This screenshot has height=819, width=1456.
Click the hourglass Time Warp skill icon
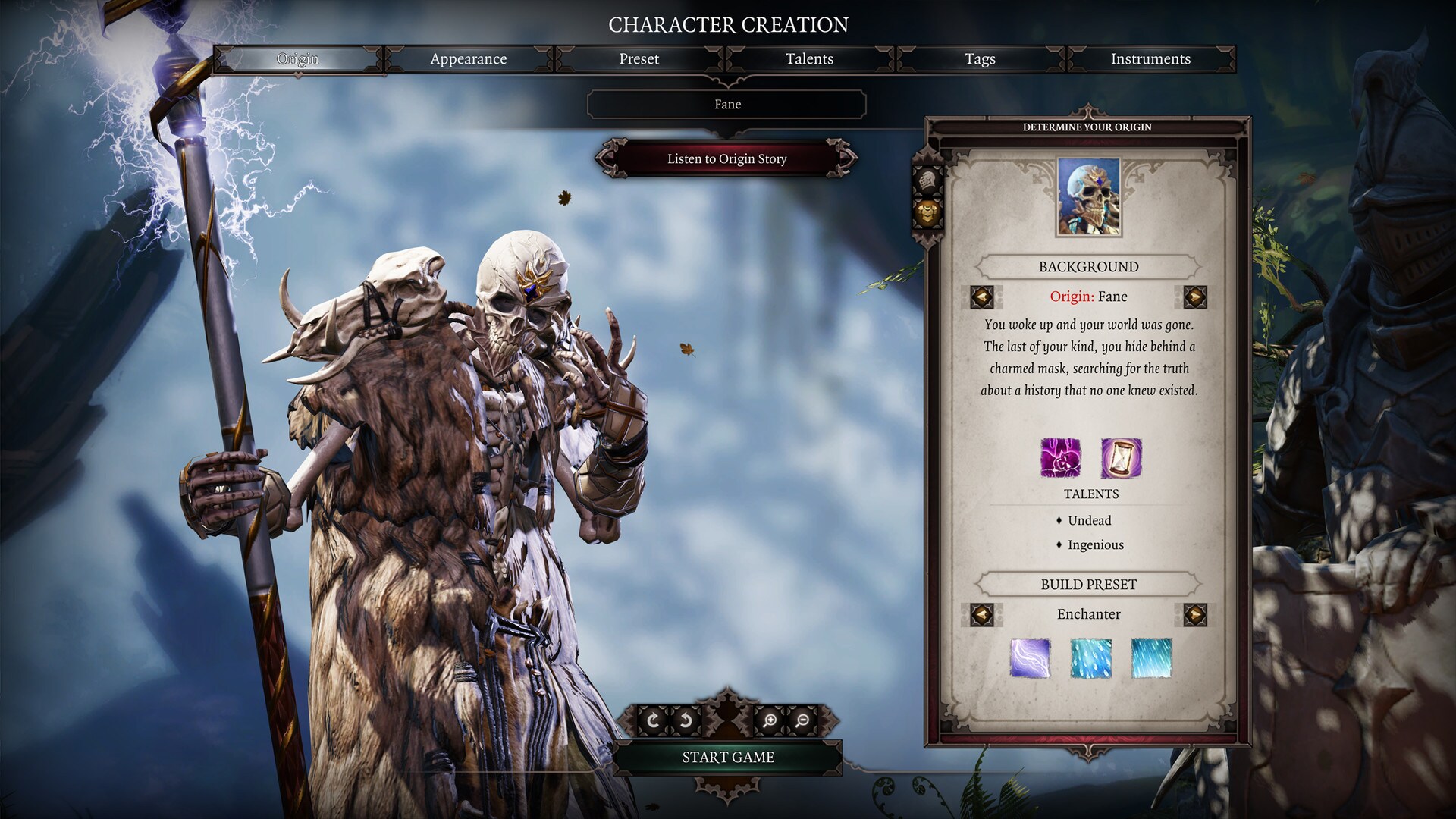1121,458
